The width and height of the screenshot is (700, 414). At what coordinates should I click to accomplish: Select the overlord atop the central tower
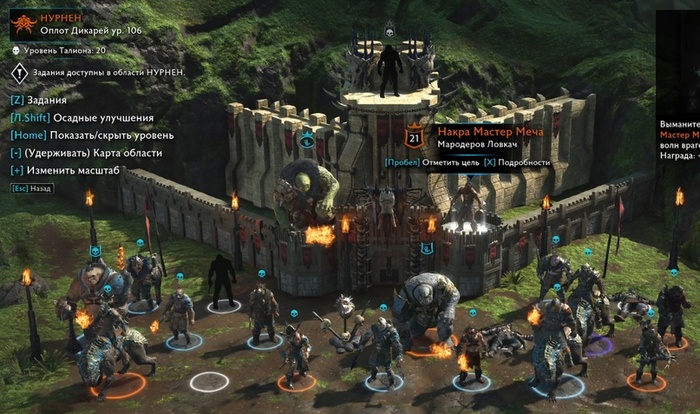coord(389,70)
